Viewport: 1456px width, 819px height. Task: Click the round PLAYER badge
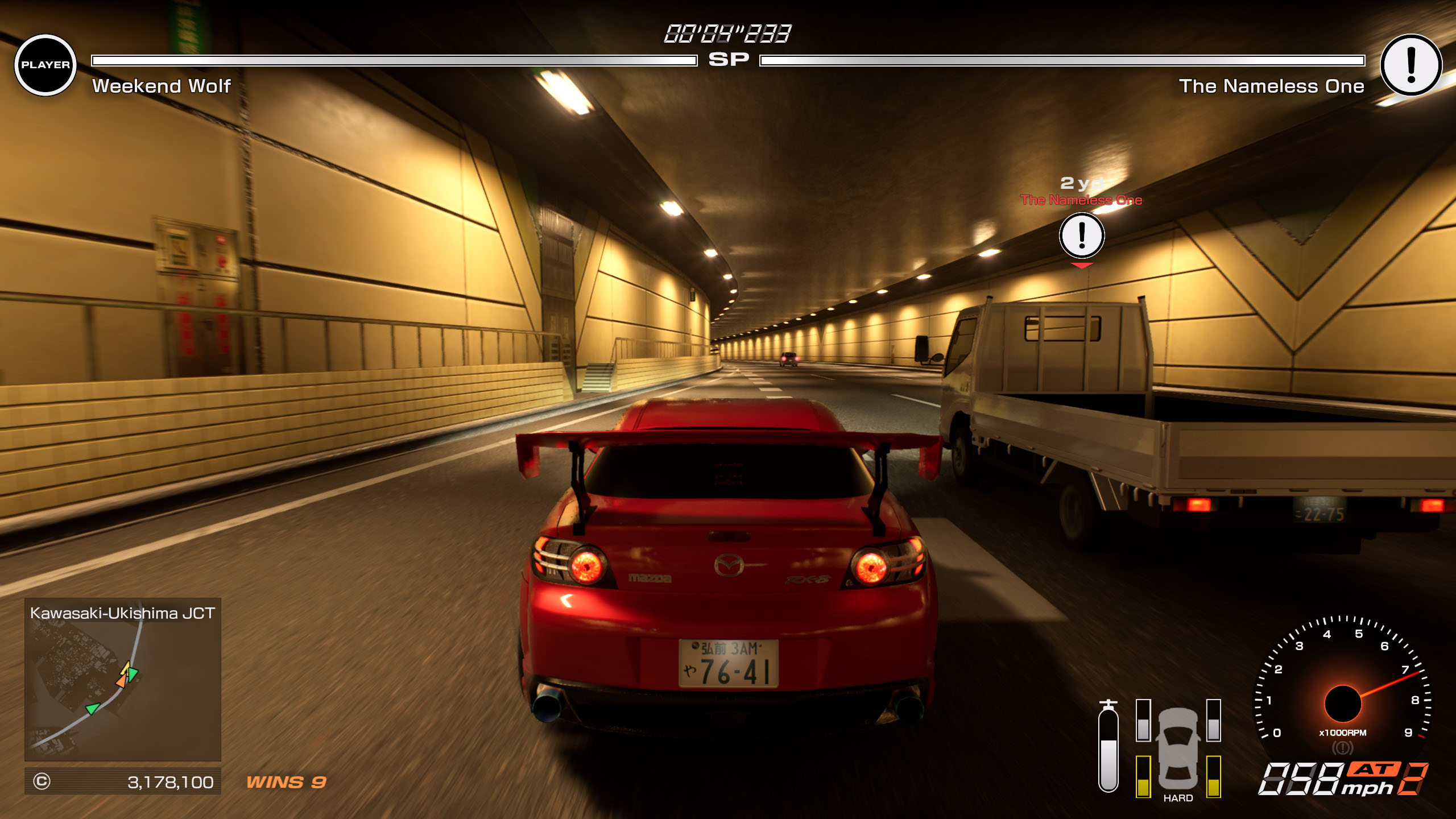(x=45, y=65)
